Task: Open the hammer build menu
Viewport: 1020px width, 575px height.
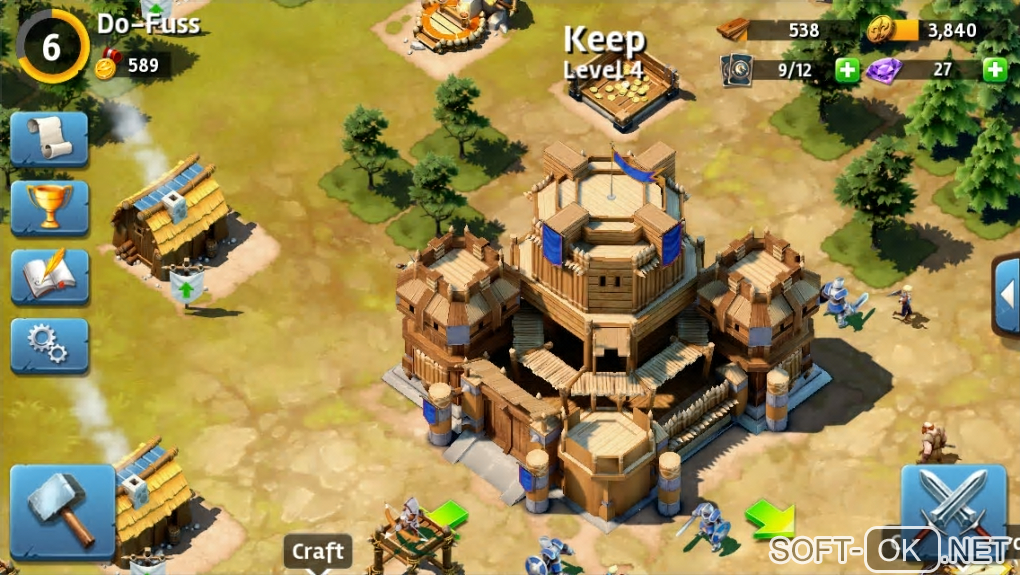Action: click(x=62, y=511)
